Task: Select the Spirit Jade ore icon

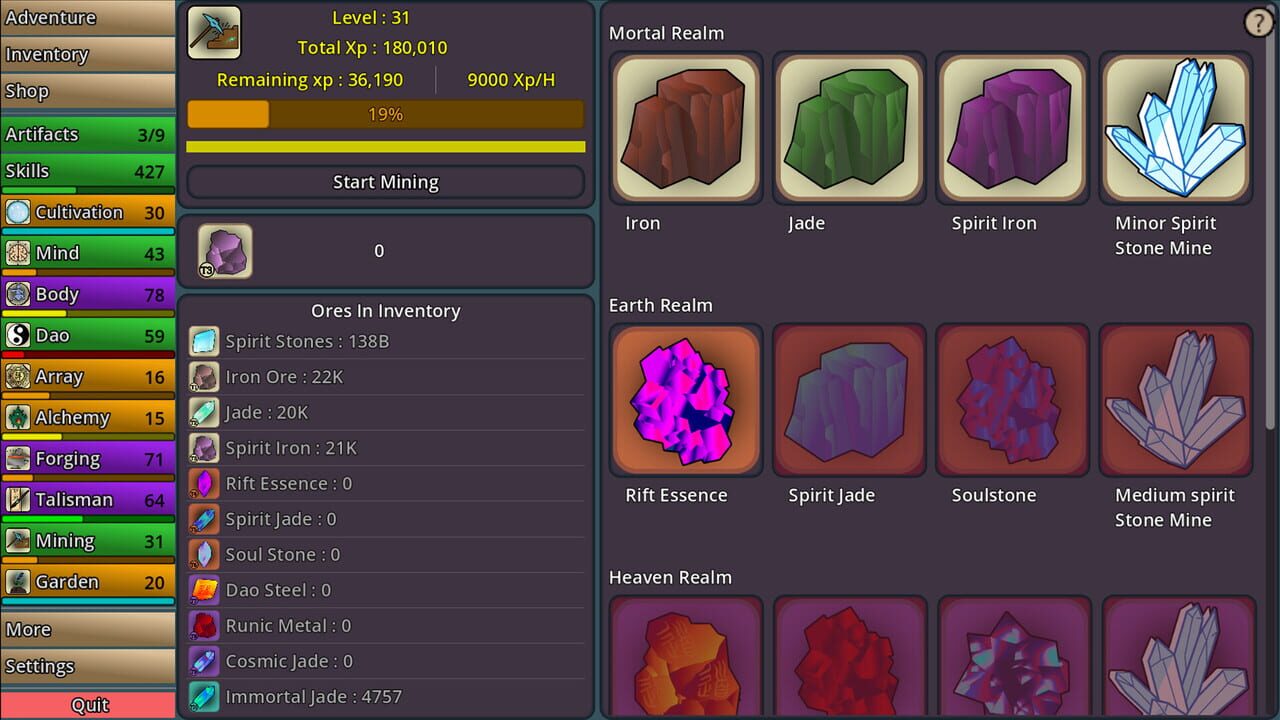Action: (x=849, y=400)
